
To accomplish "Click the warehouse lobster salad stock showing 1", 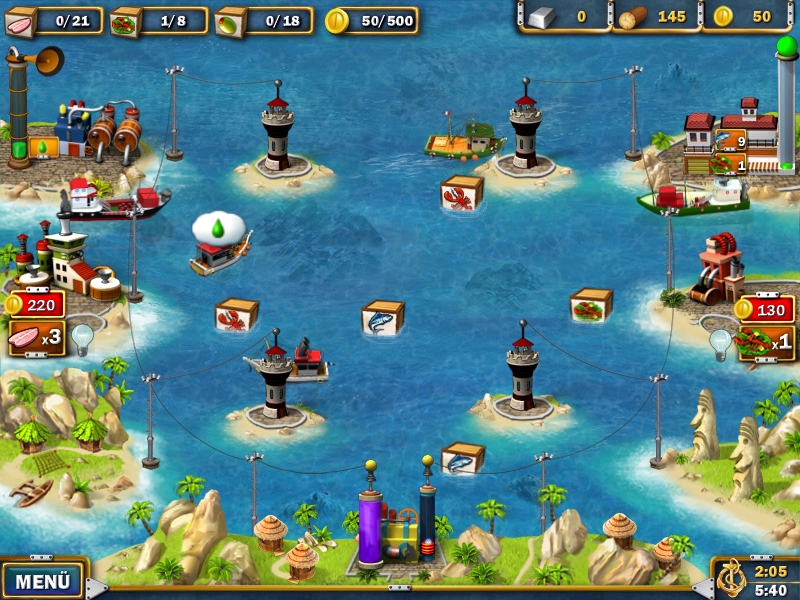I will pos(730,164).
